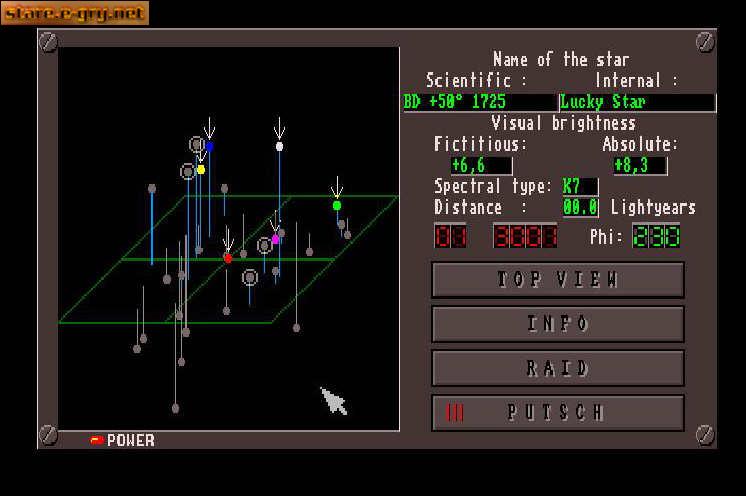
Task: Choose the magenta star on the map
Action: 276,239
